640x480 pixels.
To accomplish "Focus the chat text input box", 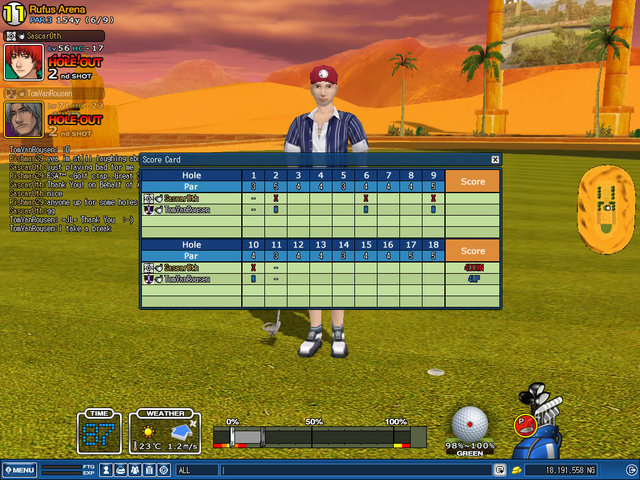I will tap(355, 469).
